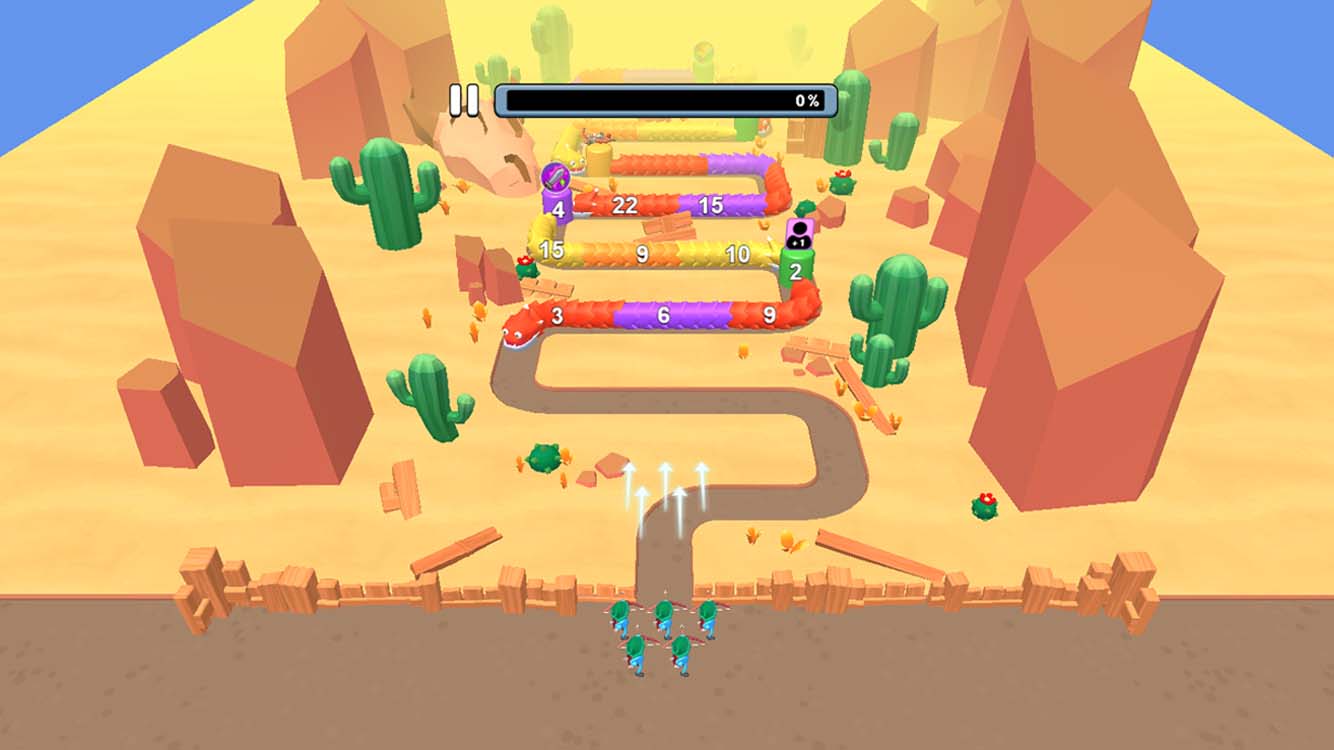This screenshot has height=750, width=1334.
Task: Grab the +1 soldier pickup on the pink pedestal
Action: [x=800, y=230]
